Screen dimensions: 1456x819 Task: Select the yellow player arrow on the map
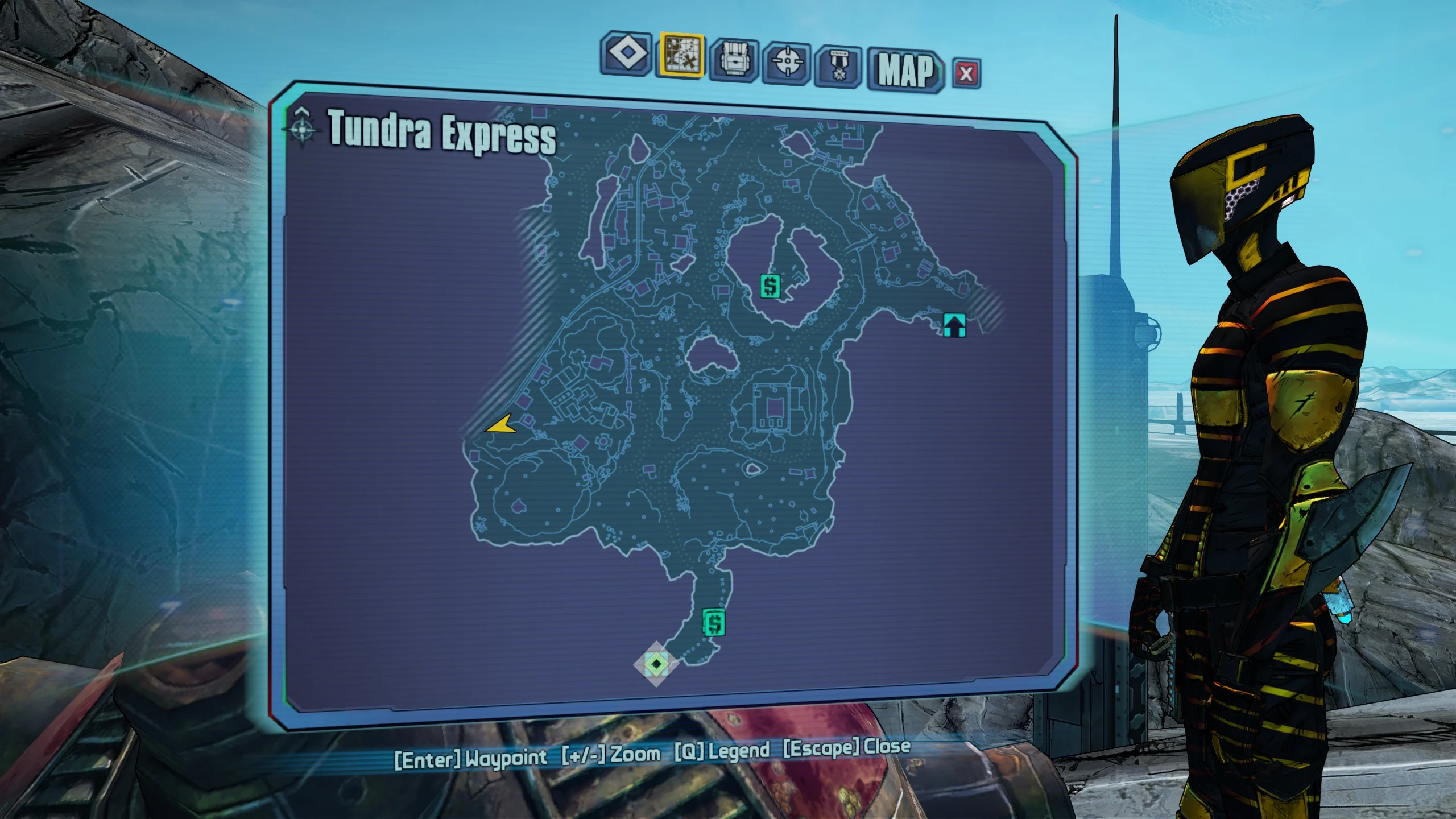[x=501, y=425]
